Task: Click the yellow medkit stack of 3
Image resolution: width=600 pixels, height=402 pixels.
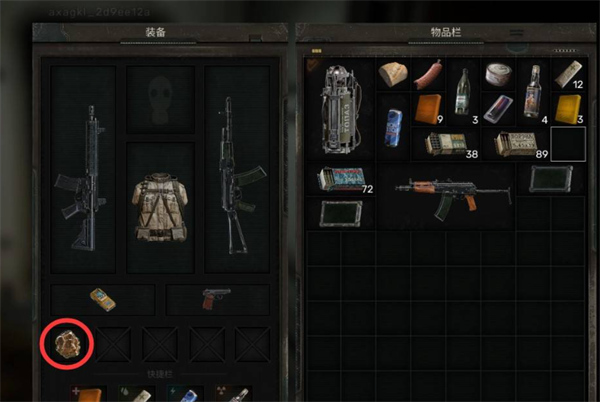Action: pyautogui.click(x=568, y=108)
